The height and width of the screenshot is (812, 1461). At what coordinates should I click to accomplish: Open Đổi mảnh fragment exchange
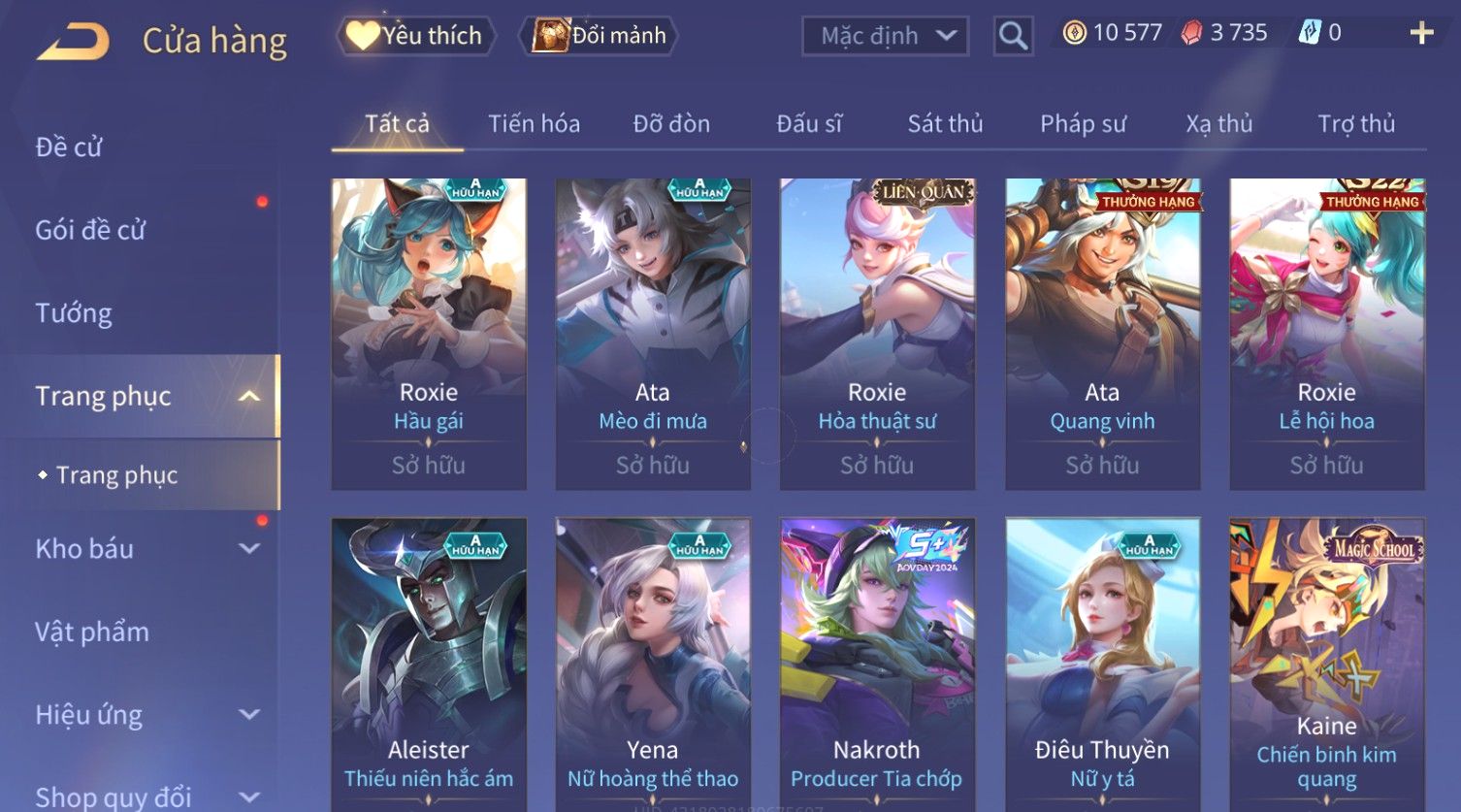[x=601, y=36]
